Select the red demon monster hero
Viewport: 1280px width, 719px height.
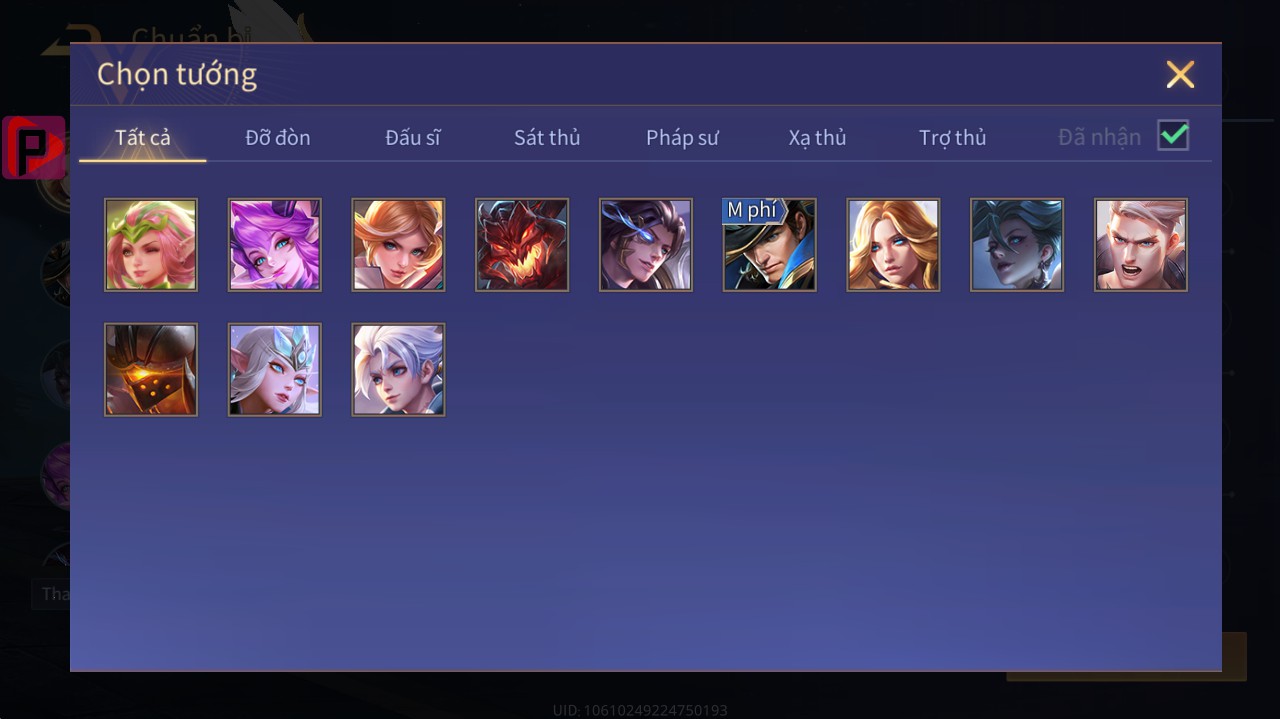(522, 245)
